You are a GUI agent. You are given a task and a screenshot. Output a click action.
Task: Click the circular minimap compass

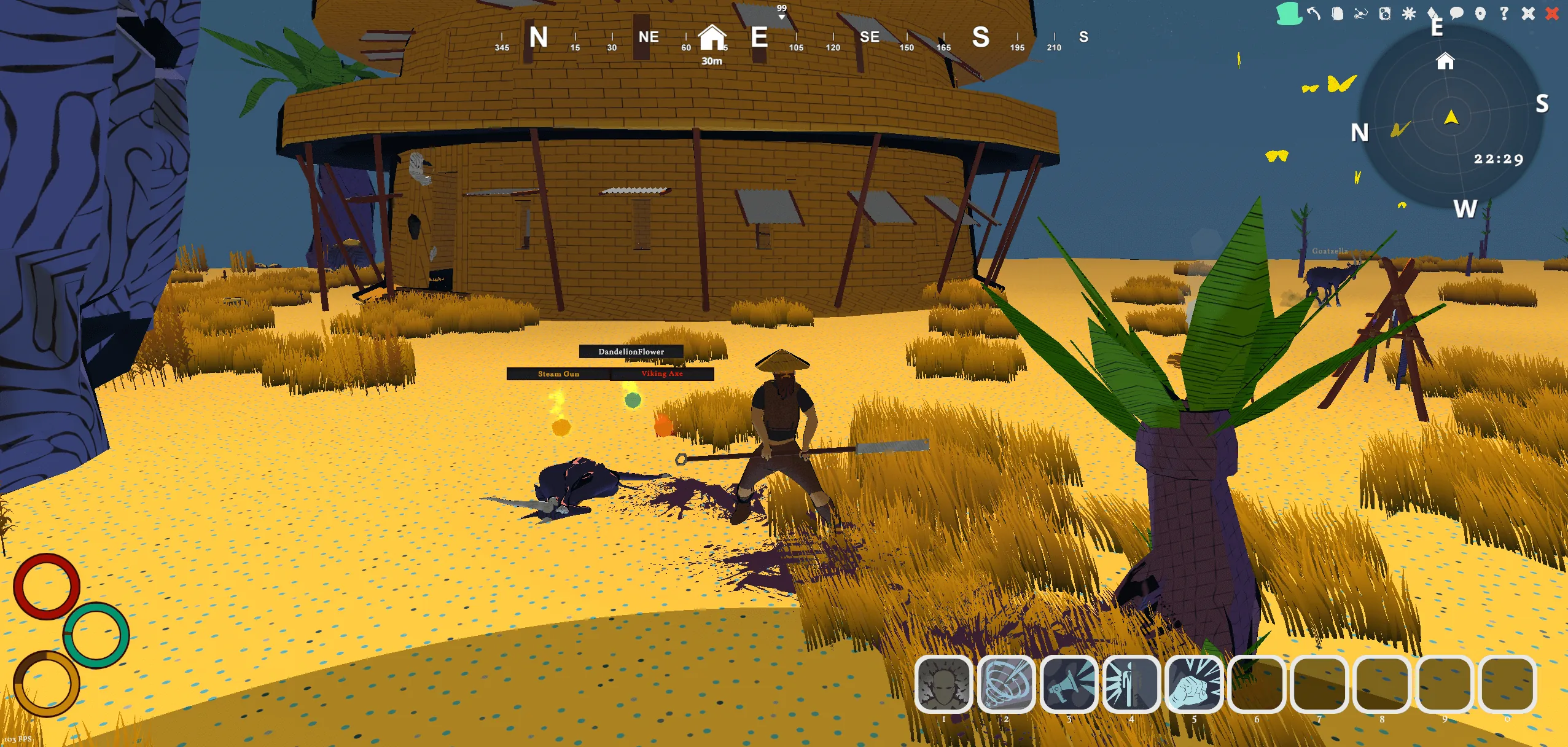[1451, 117]
